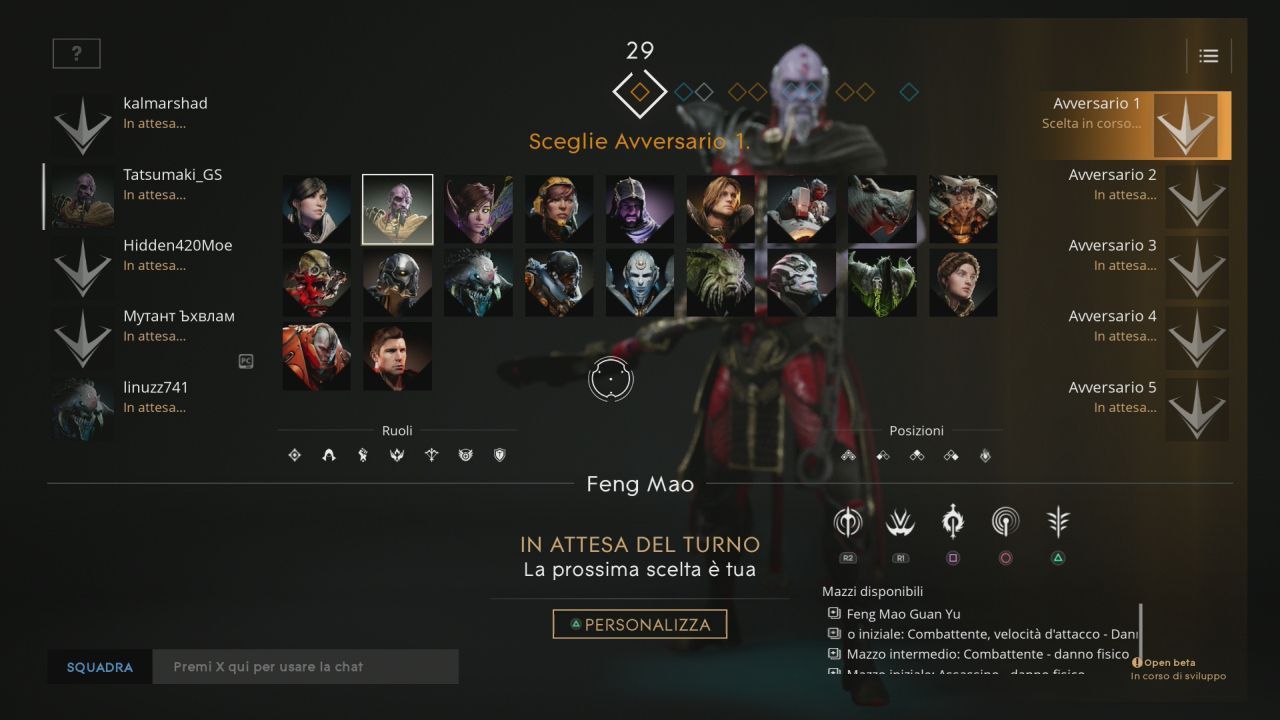This screenshot has height=720, width=1280.
Task: Click the chat input field to type
Action: pos(305,666)
